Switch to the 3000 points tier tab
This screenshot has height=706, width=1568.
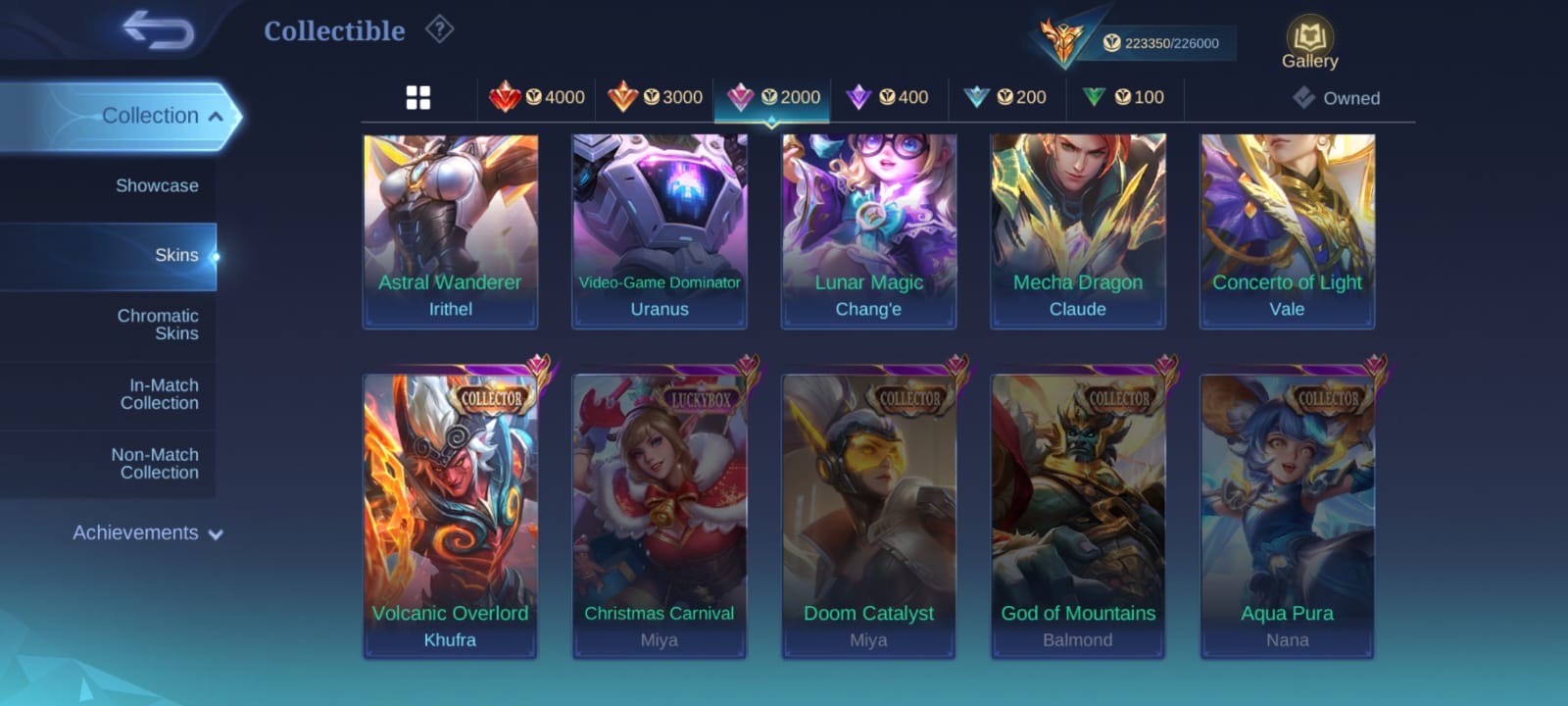(655, 97)
